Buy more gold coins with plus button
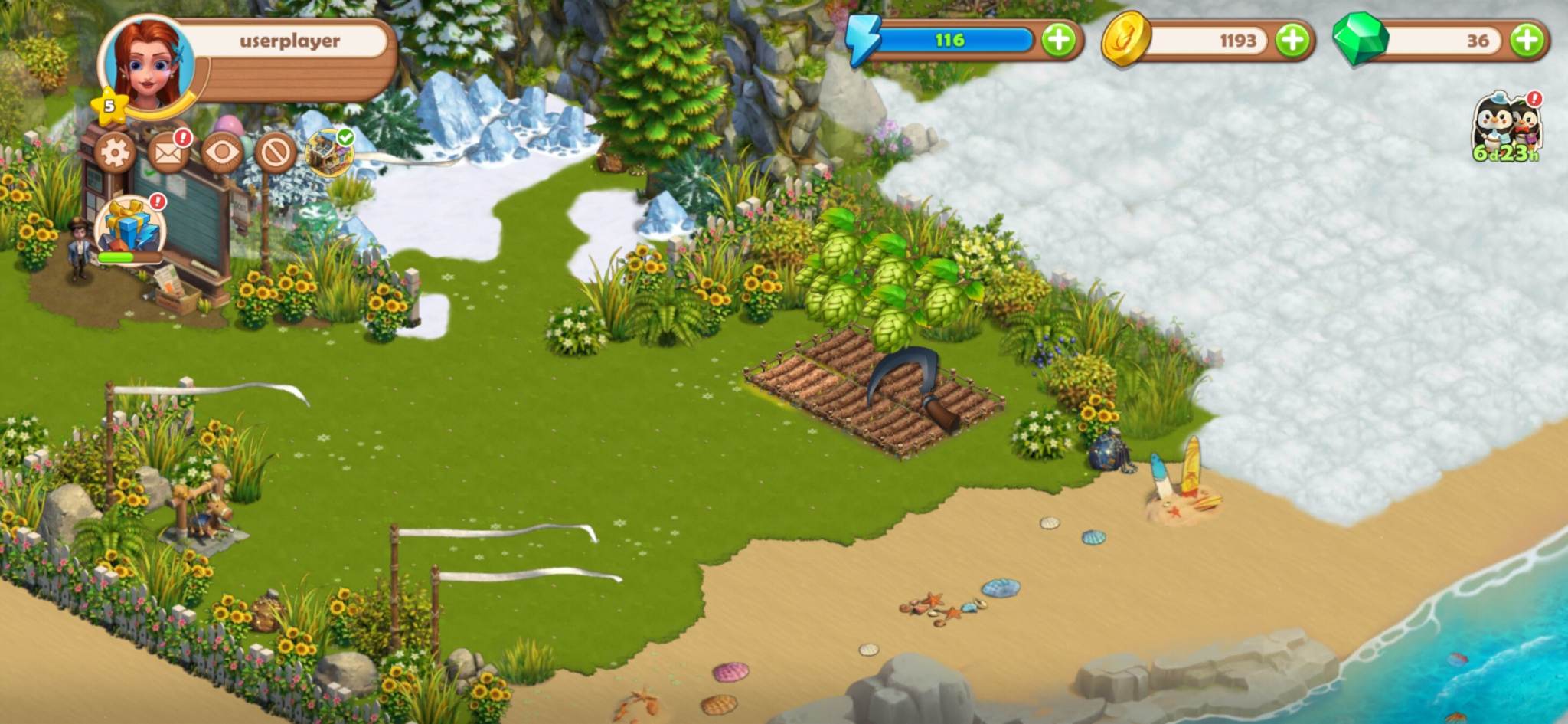 1292,40
